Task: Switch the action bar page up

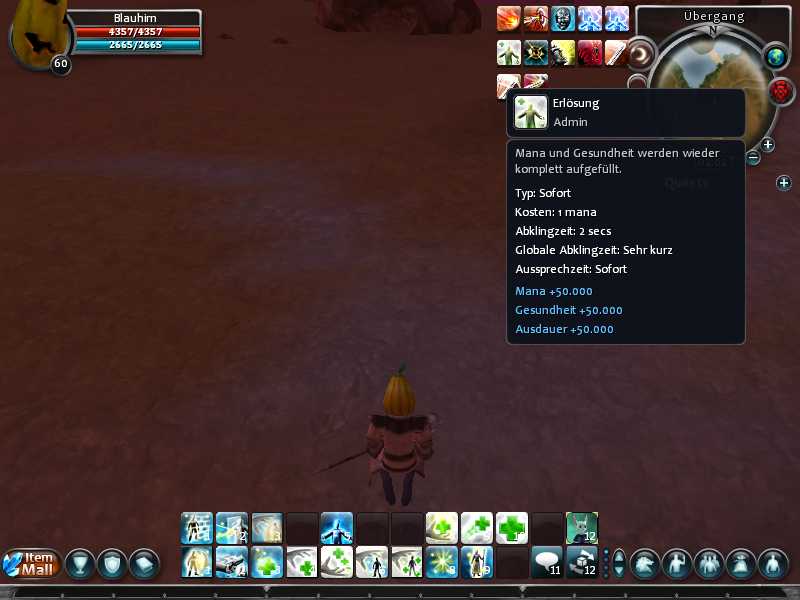Action: point(619,555)
